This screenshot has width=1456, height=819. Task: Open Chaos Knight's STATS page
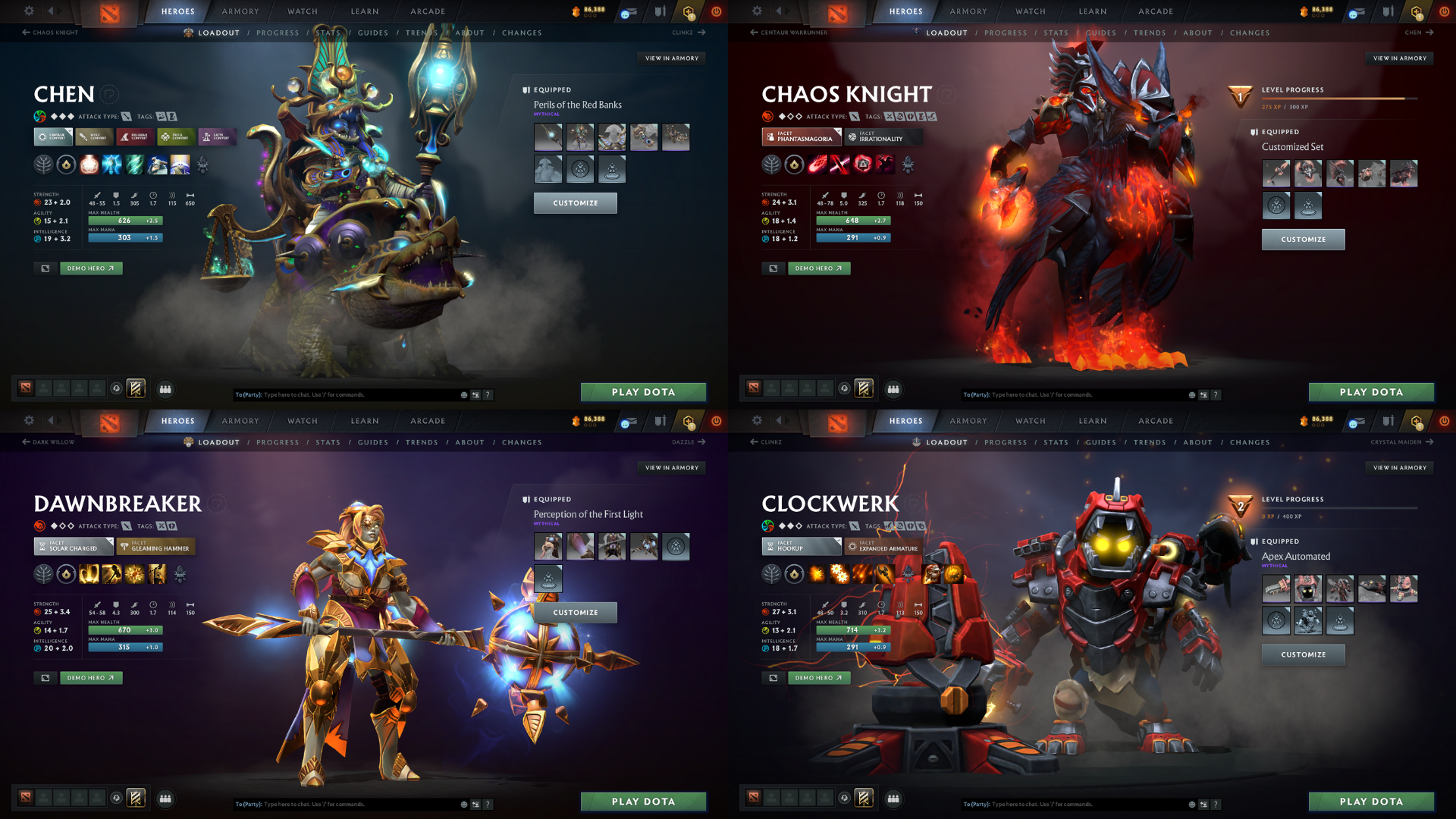click(1056, 33)
